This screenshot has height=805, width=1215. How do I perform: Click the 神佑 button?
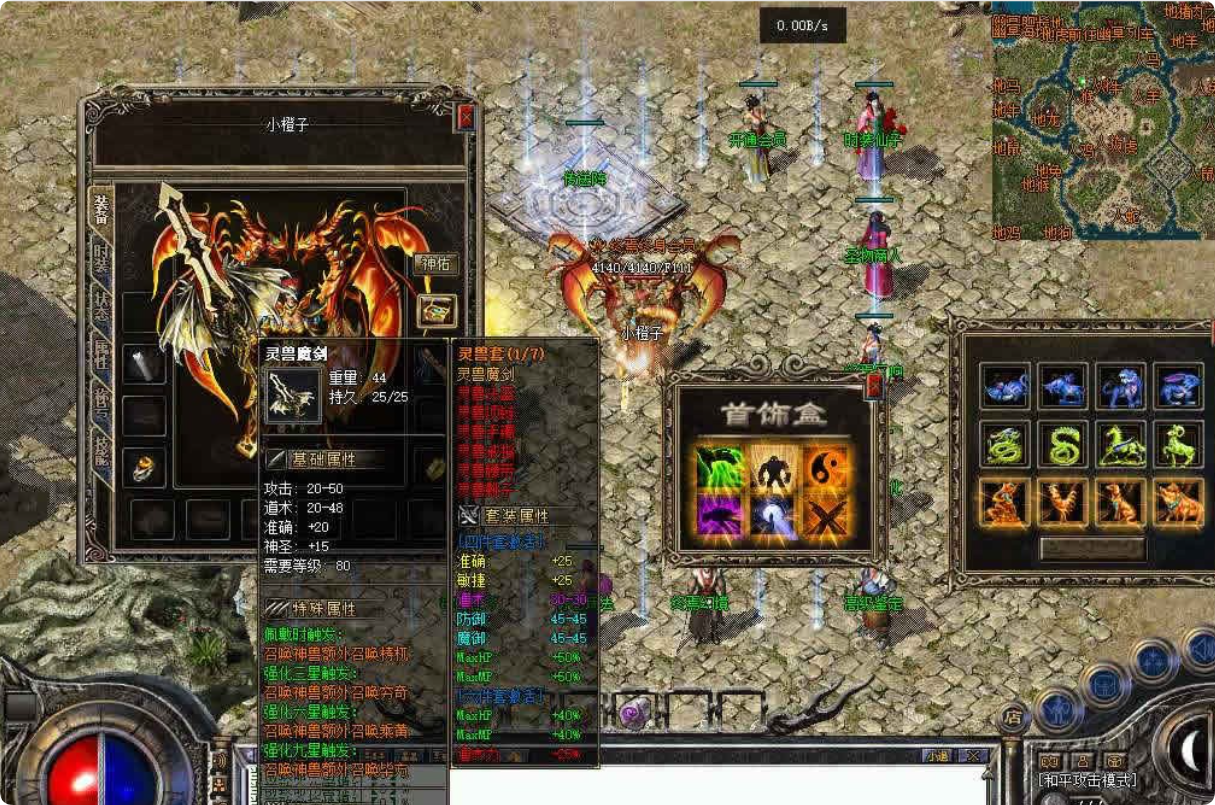(x=436, y=265)
